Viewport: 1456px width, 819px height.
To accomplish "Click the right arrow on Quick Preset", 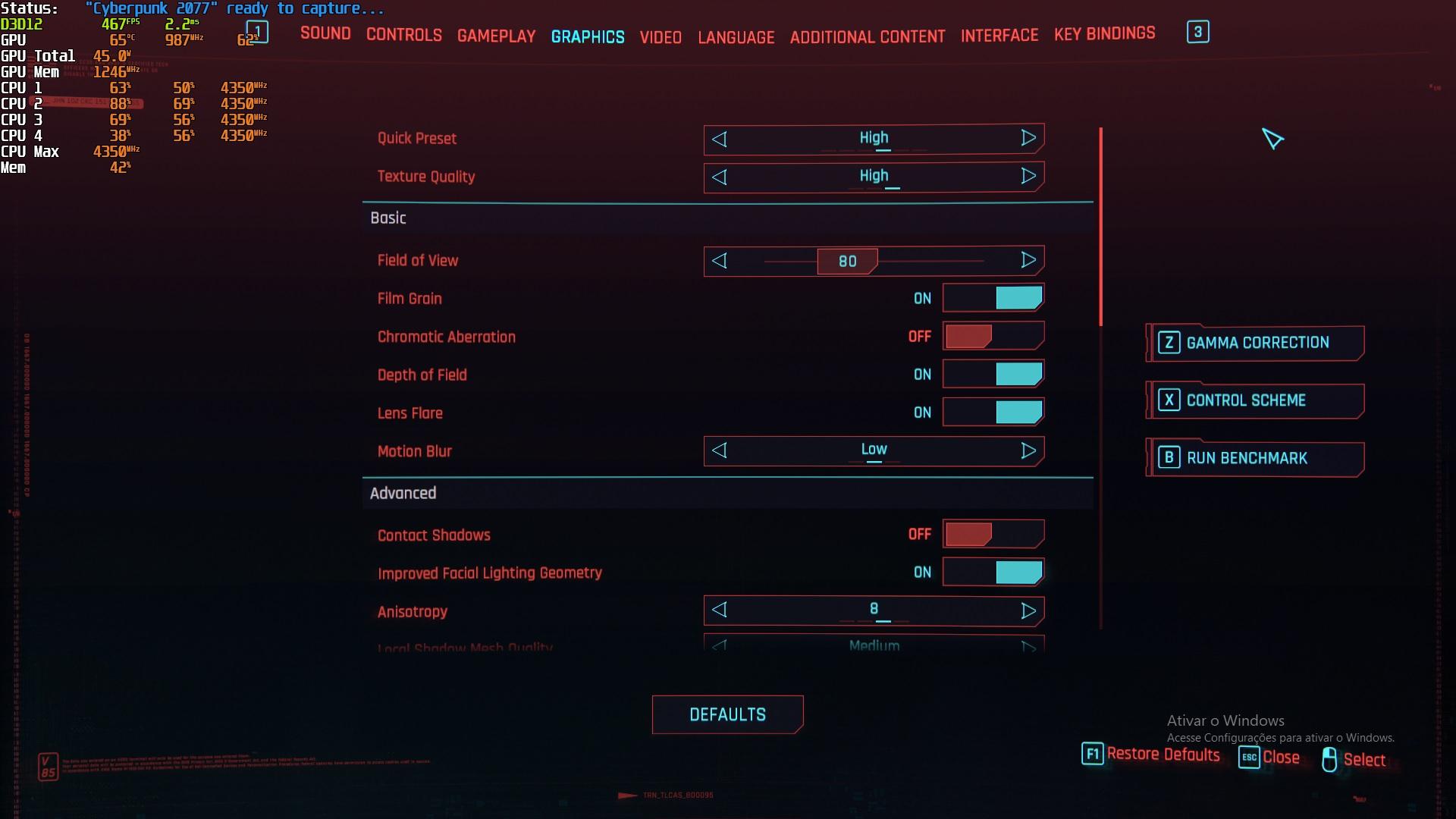I will [x=1029, y=138].
